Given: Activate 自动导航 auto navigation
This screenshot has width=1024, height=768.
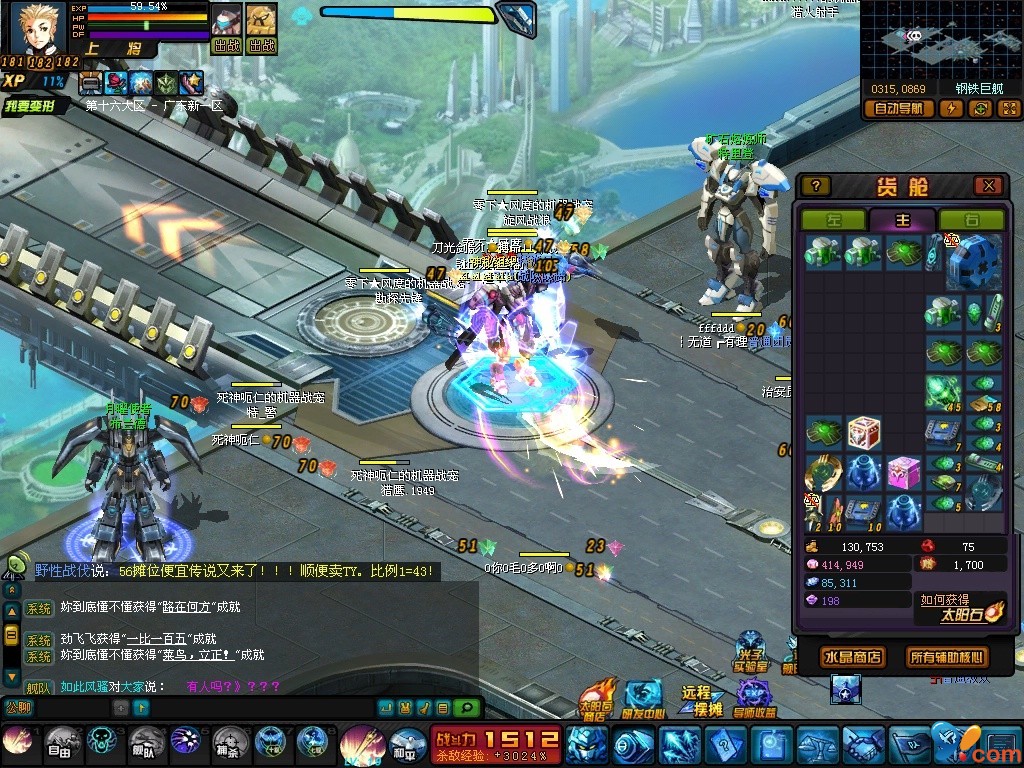Looking at the screenshot, I should point(898,109).
